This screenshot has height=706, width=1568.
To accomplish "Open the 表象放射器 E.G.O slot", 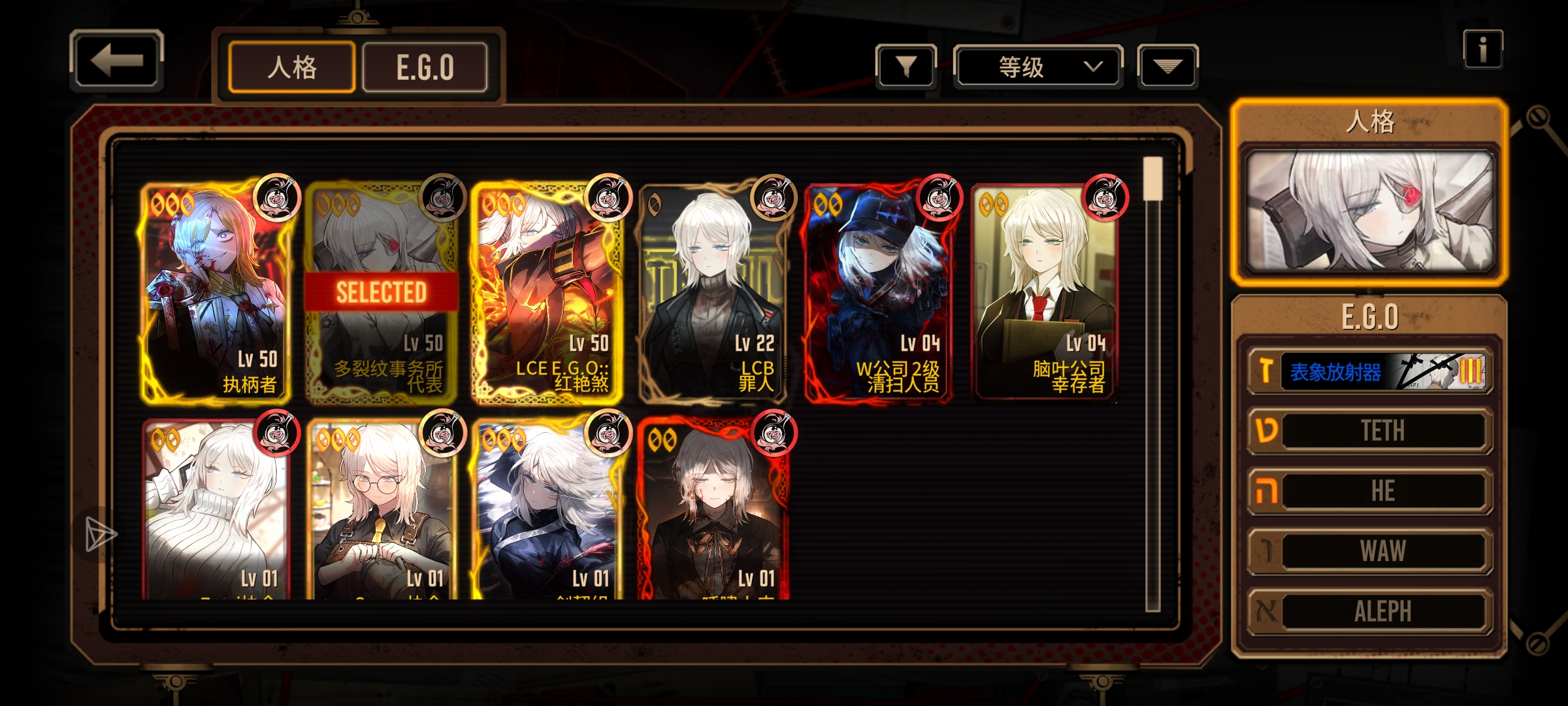I will pos(1370,371).
